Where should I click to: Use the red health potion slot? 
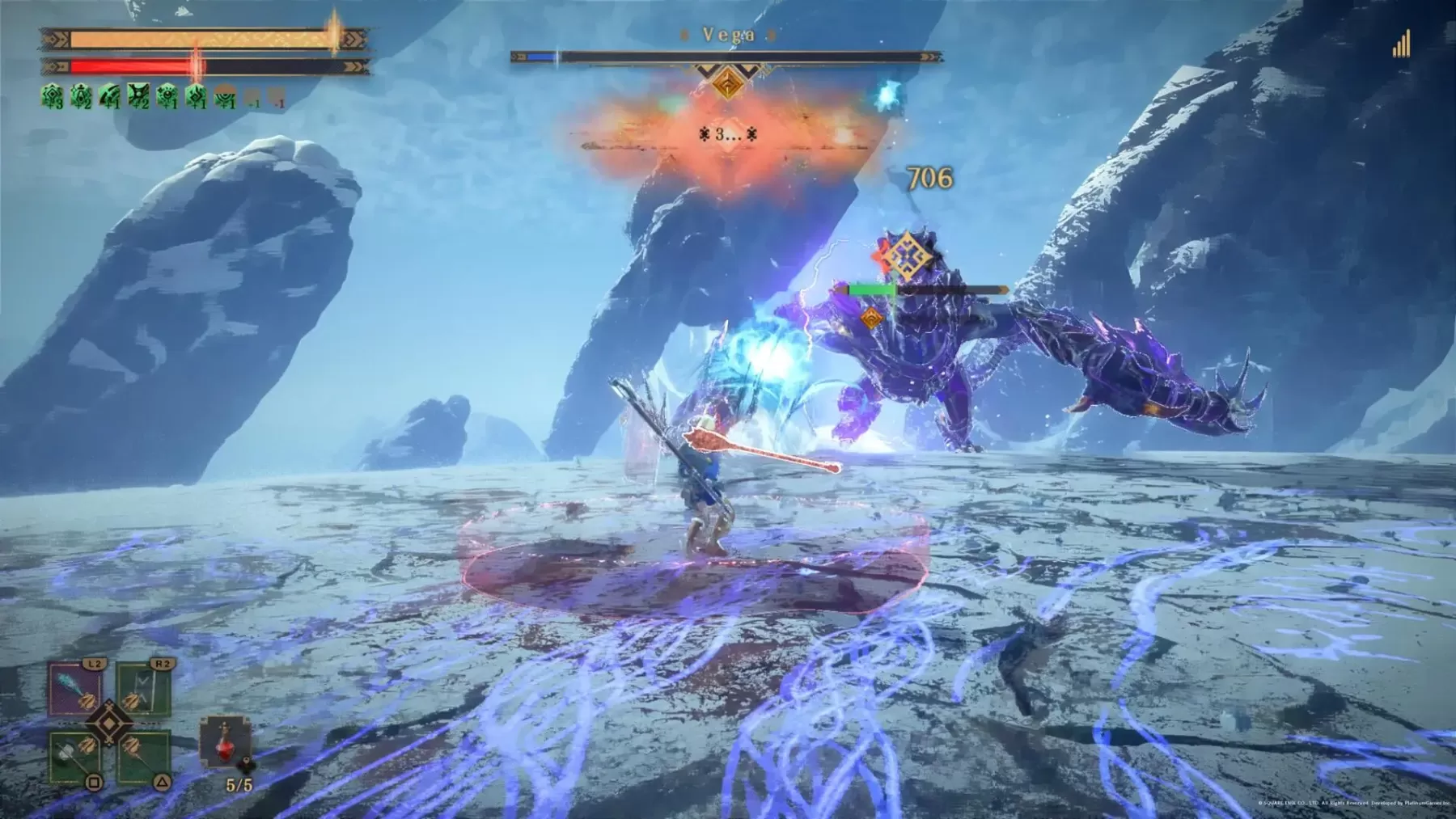[224, 742]
